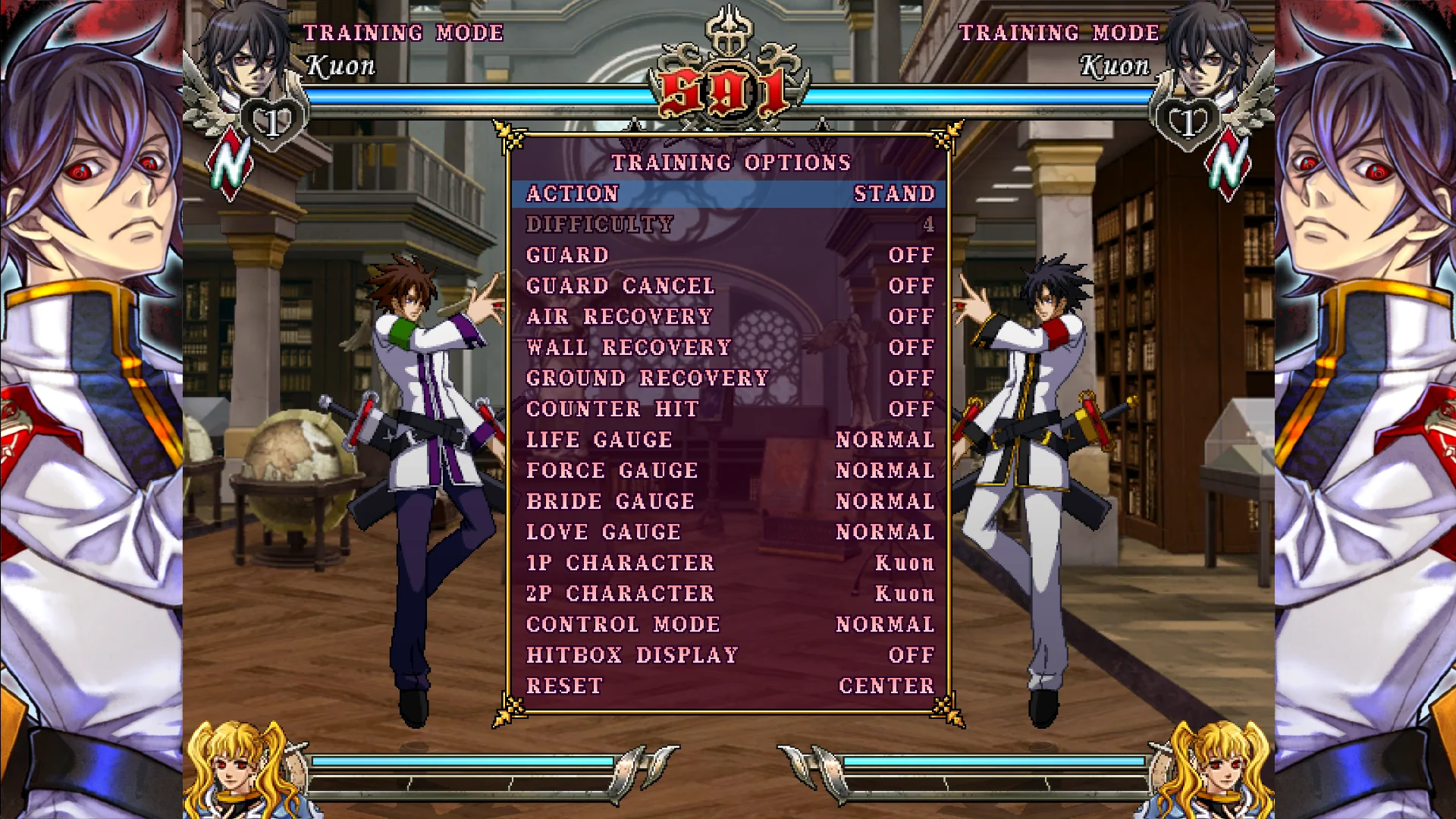The image size is (1456, 819).
Task: Open the Life Gauge setting
Action: click(x=728, y=440)
